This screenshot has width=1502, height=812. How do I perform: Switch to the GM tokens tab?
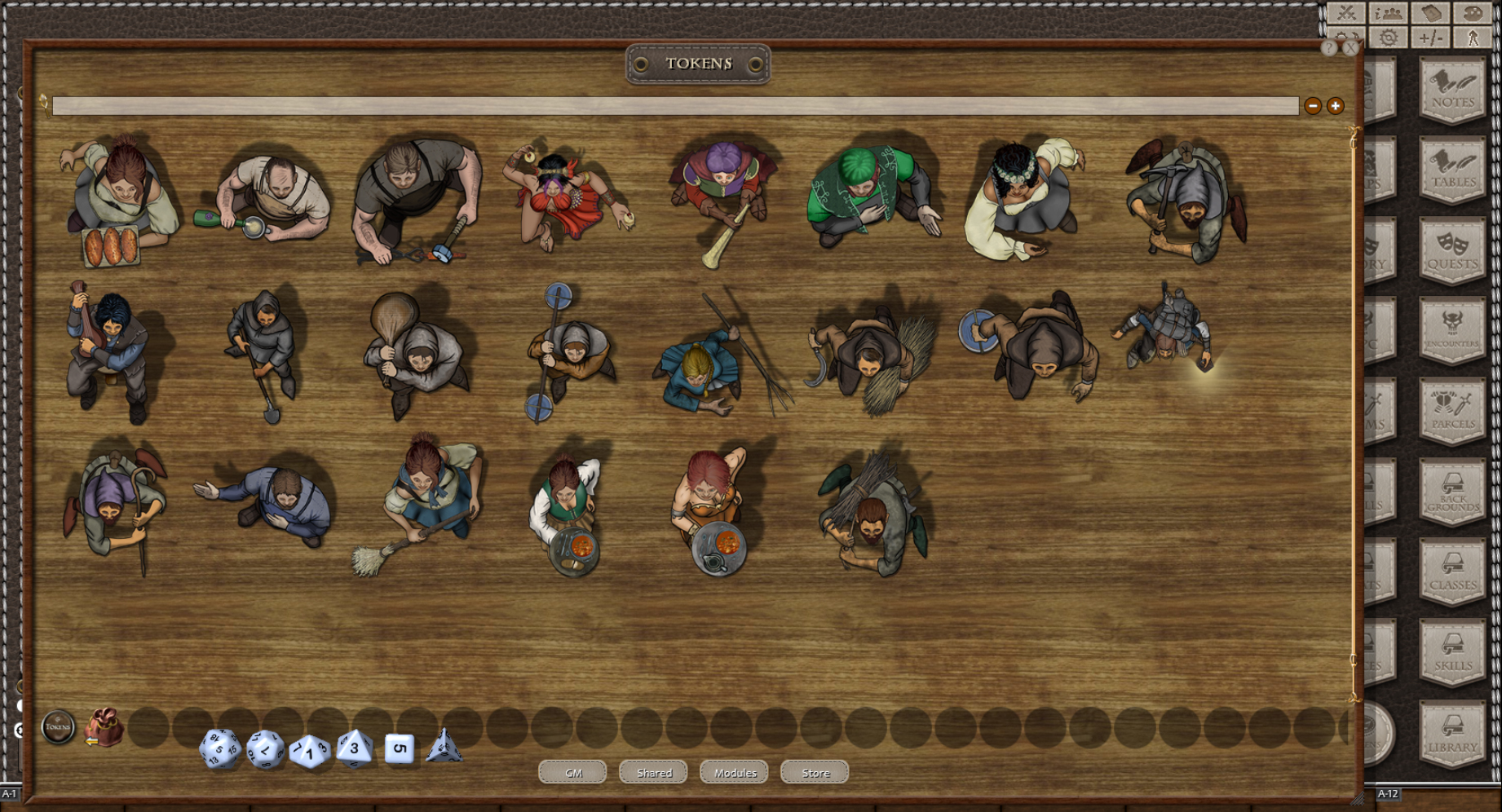tap(572, 772)
